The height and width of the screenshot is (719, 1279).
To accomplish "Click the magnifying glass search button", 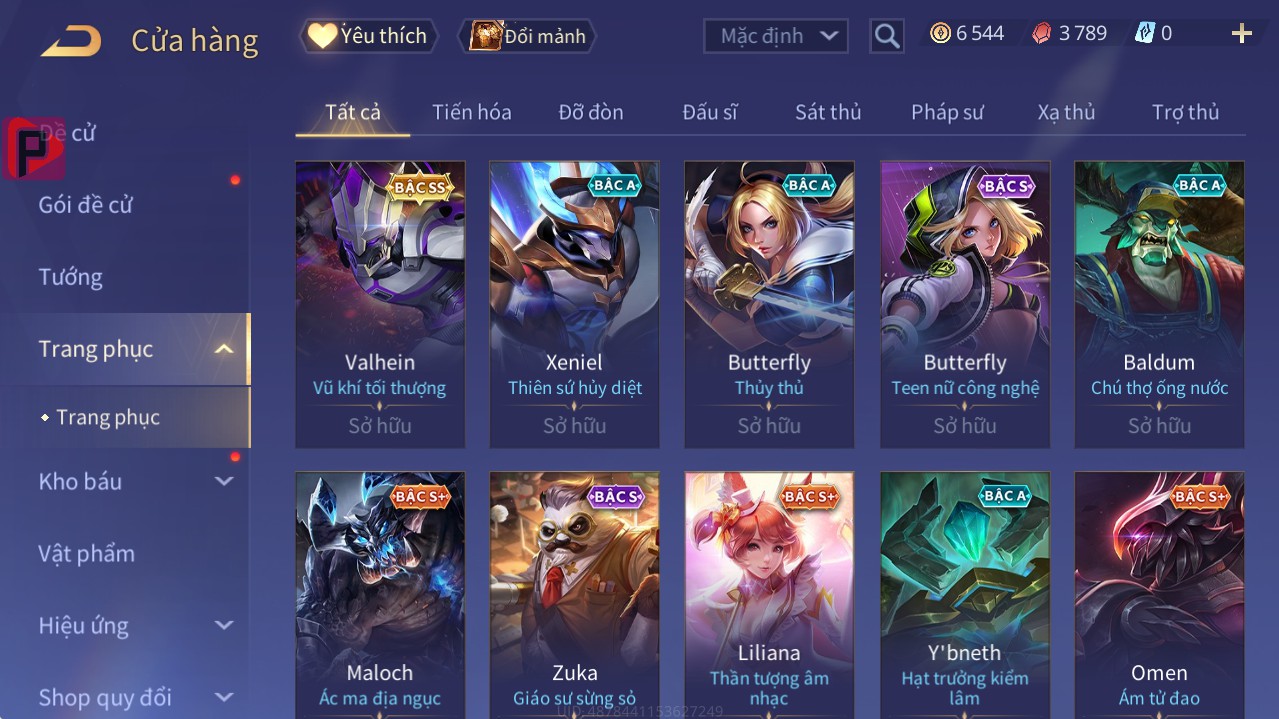I will tap(886, 36).
